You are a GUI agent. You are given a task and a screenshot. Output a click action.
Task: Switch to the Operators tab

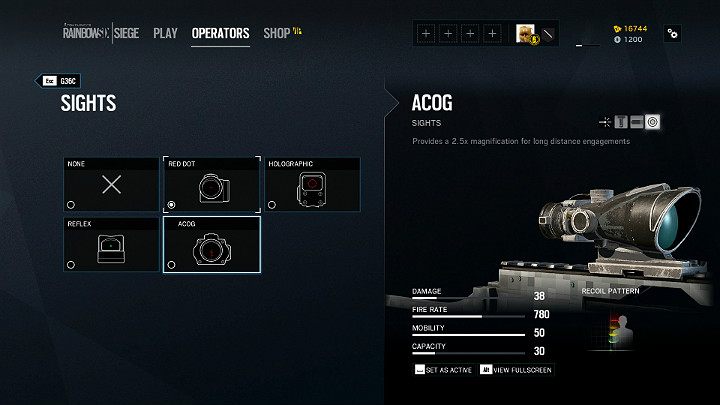pyautogui.click(x=220, y=33)
